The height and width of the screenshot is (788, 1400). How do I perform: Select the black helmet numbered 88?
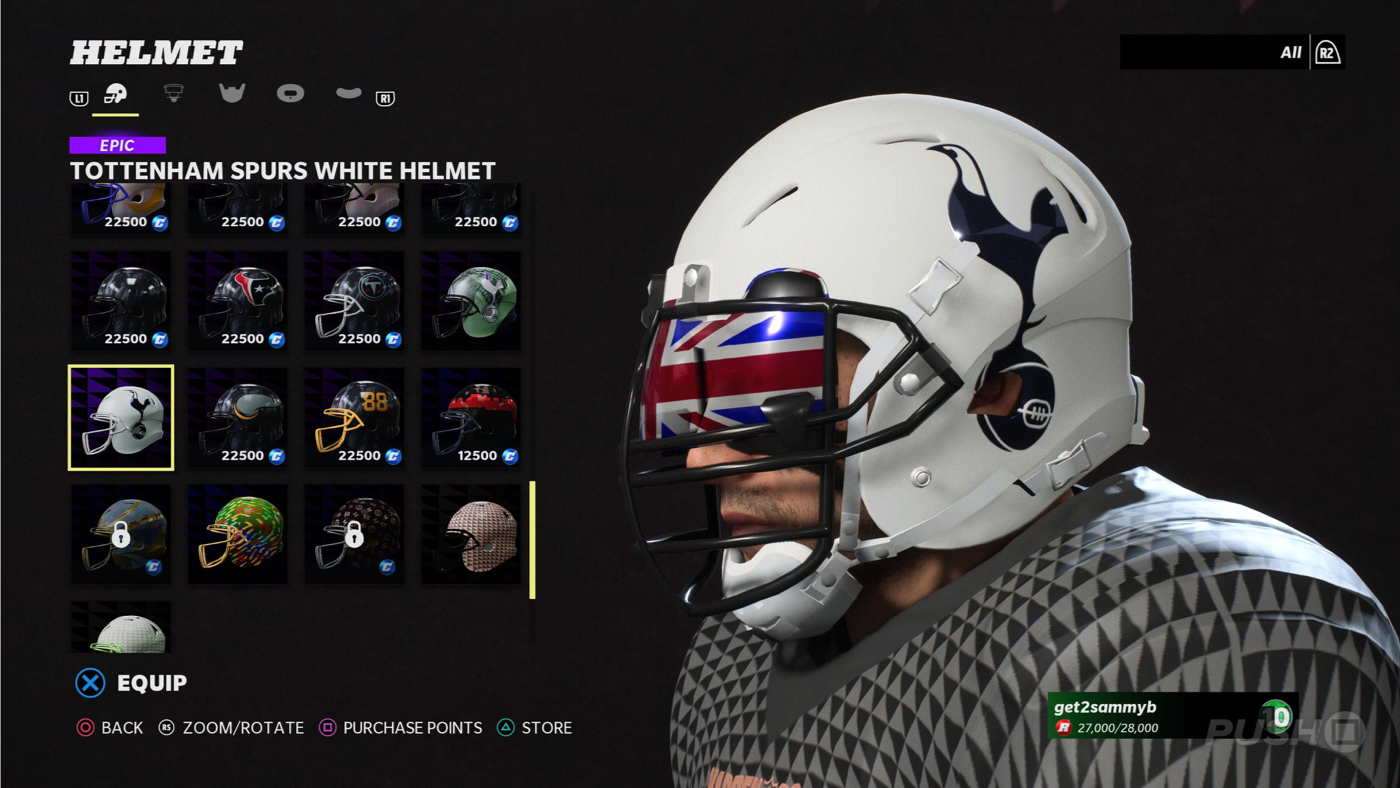[354, 417]
